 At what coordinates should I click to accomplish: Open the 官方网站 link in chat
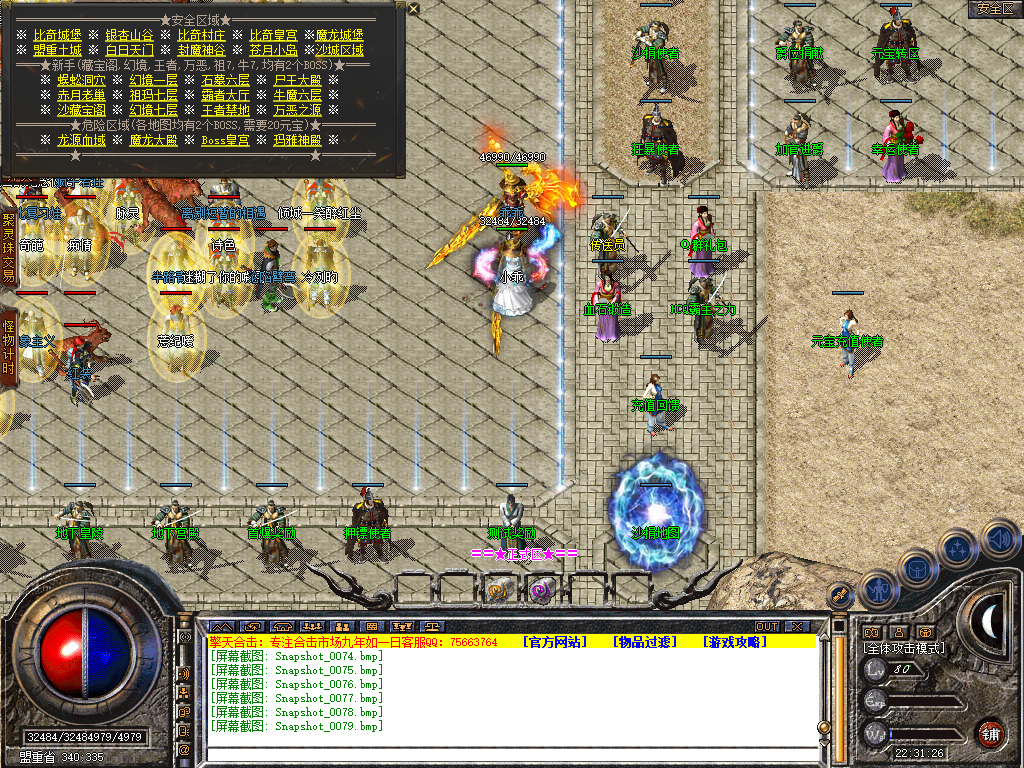coord(555,642)
